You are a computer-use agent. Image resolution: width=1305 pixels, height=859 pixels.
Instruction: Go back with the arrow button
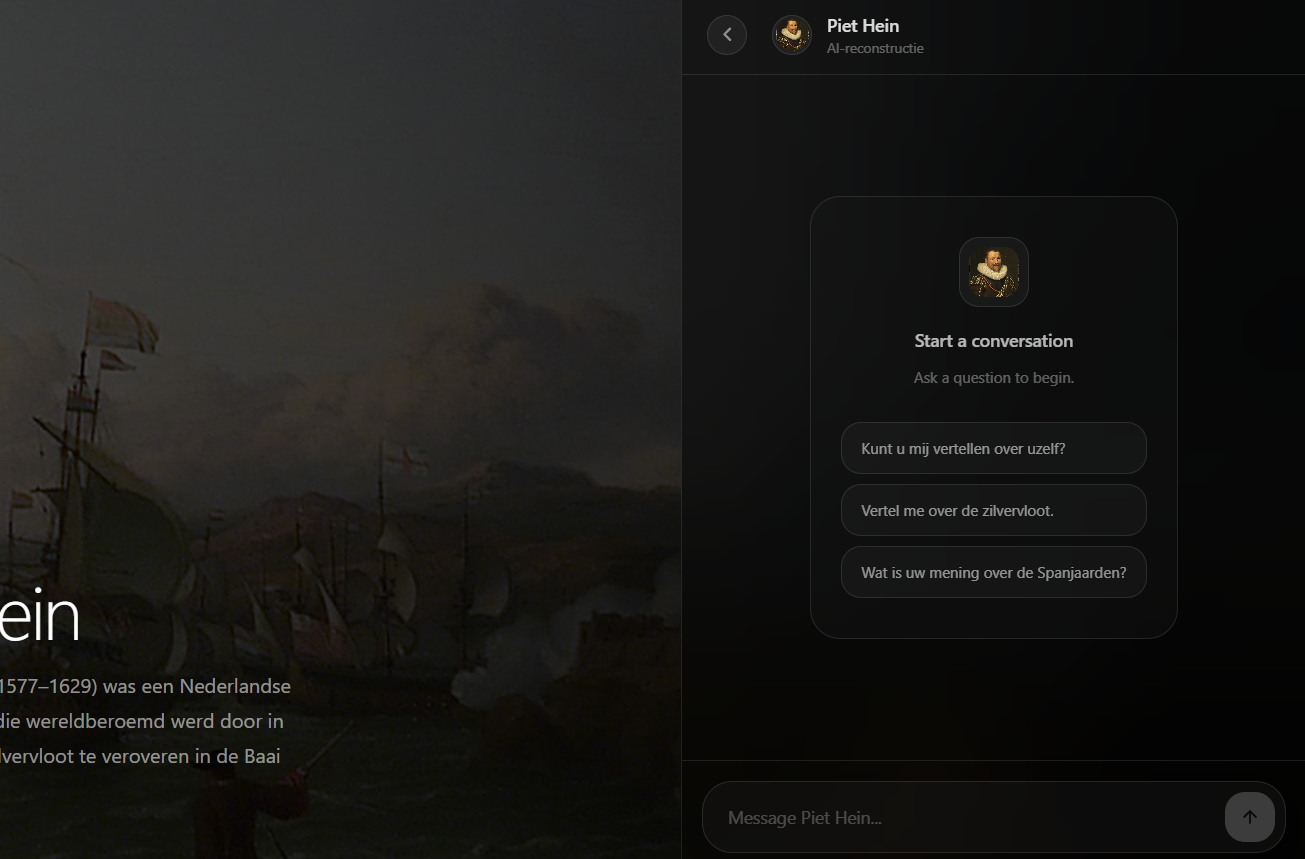pyautogui.click(x=727, y=35)
